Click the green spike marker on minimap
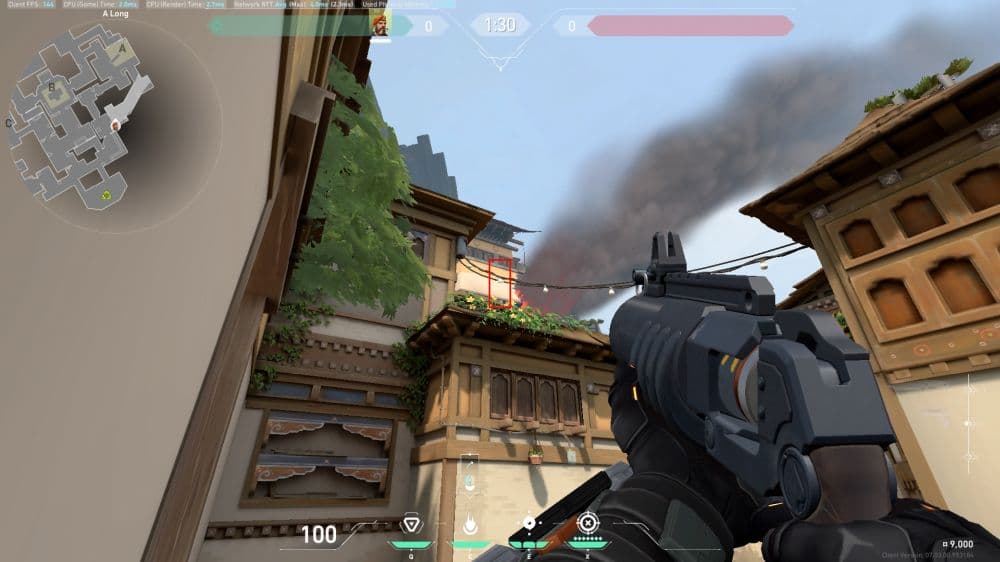 pyautogui.click(x=106, y=195)
